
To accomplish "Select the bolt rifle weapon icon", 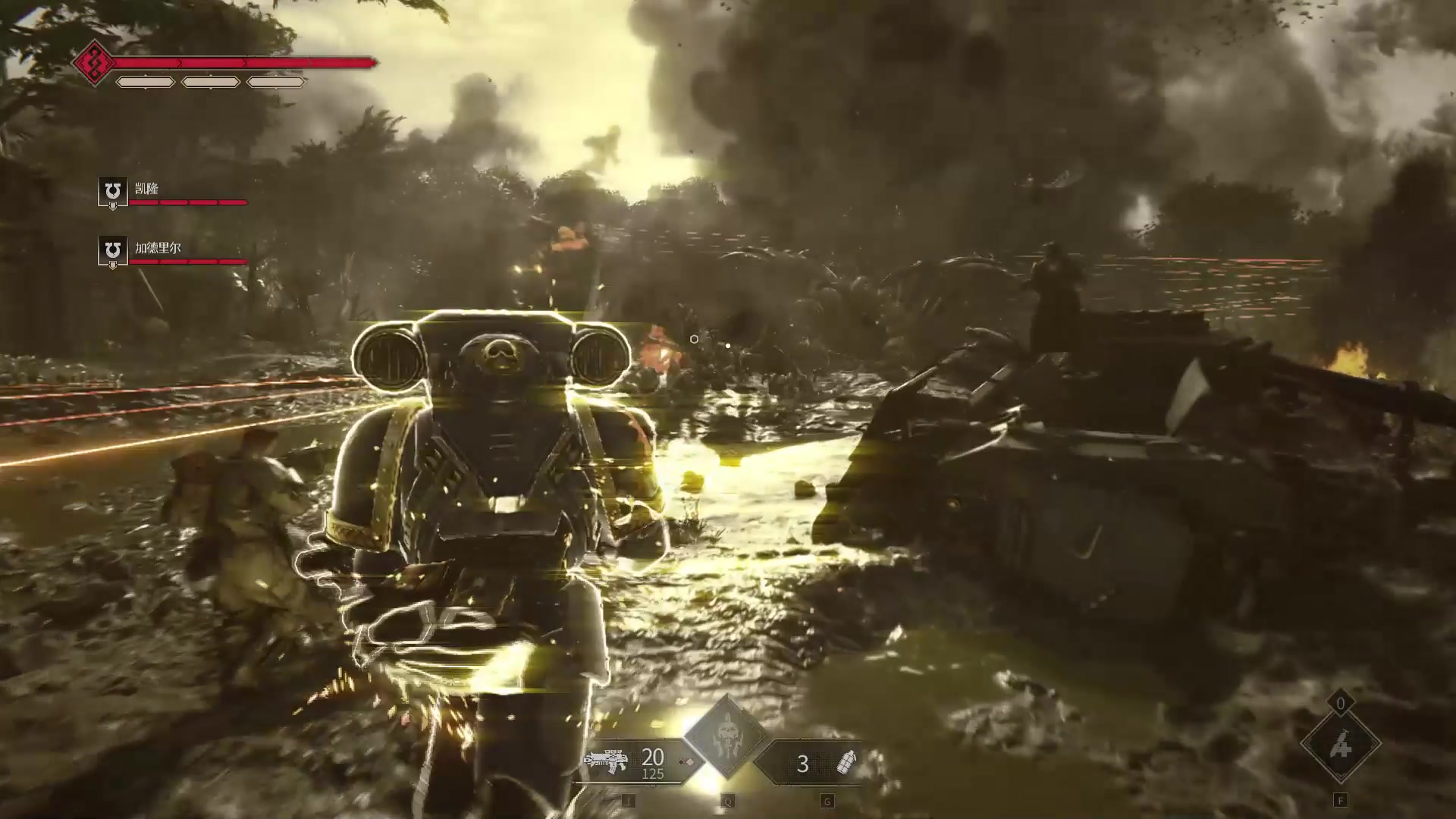I will [x=605, y=761].
